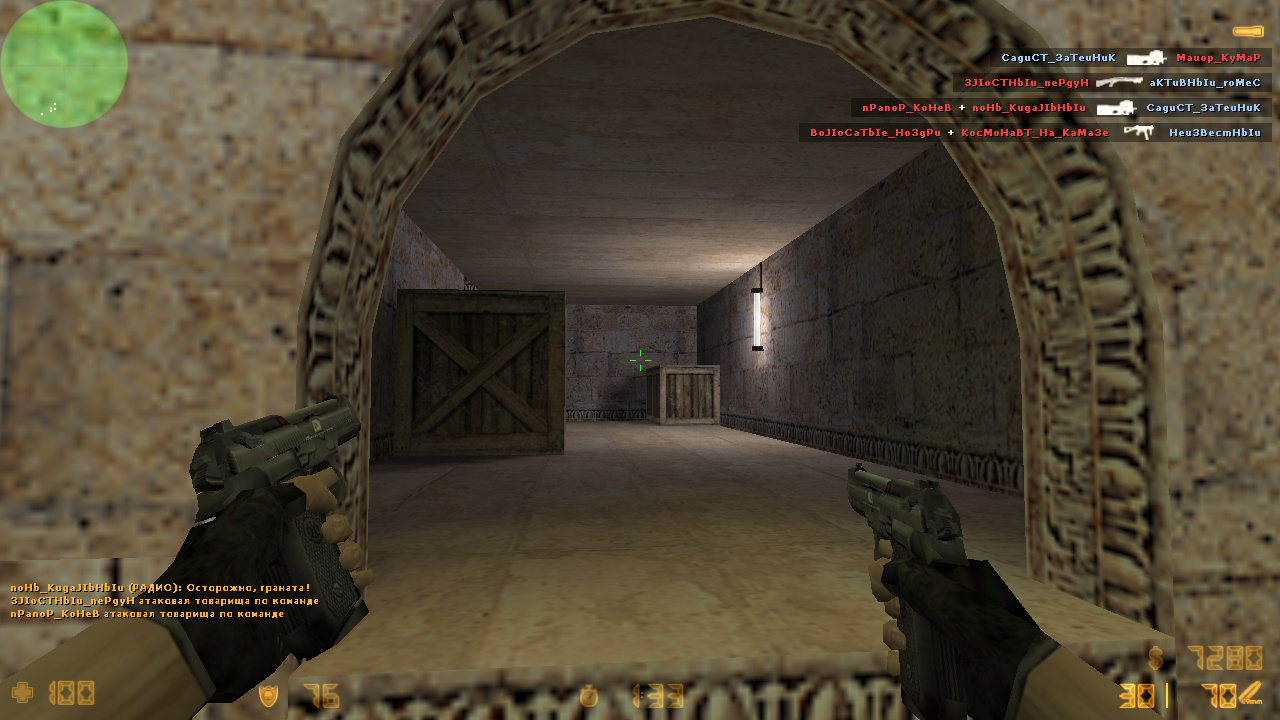Click KocMoHaBT_Ha_KaMa3e in the kill feed
Screen dimensions: 1280x720
coord(1035,132)
